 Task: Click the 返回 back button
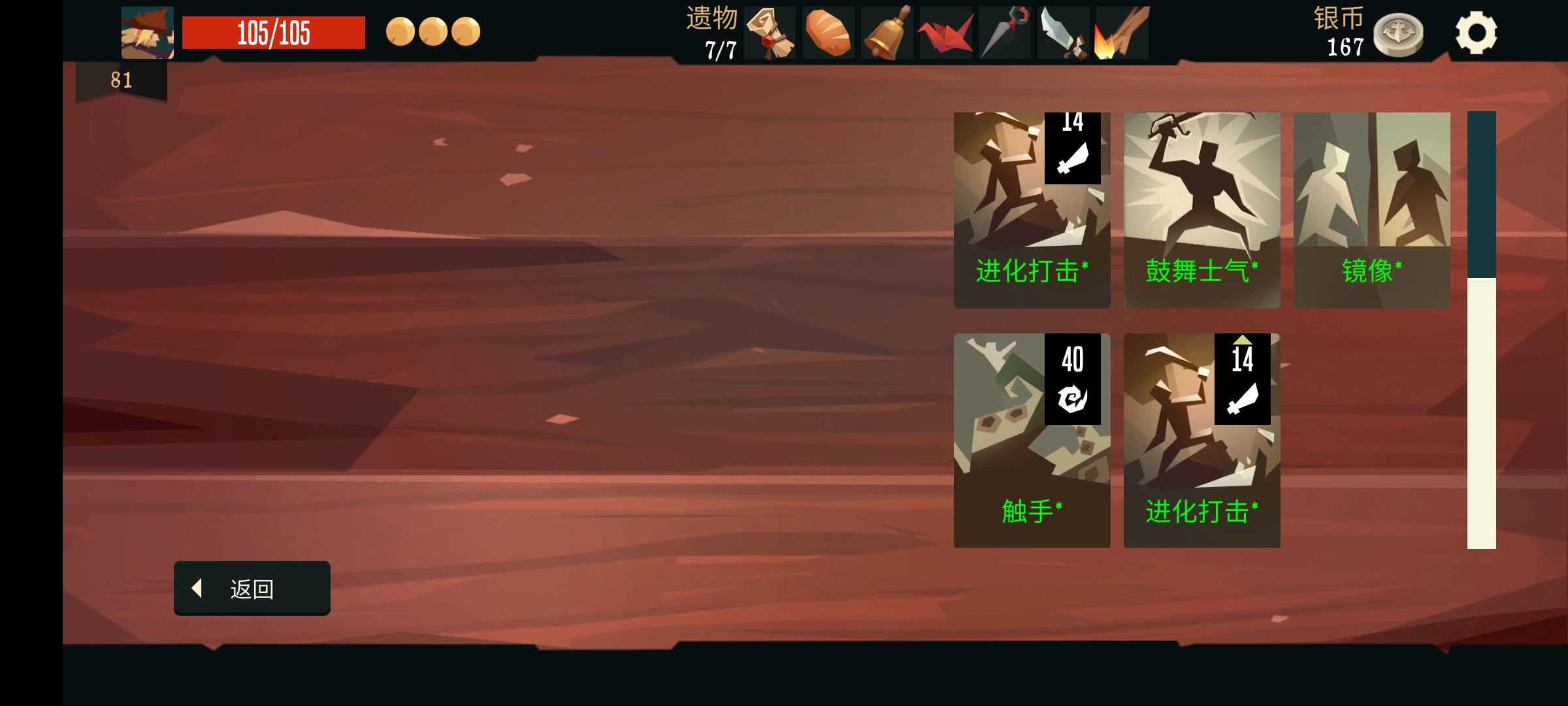pos(252,588)
